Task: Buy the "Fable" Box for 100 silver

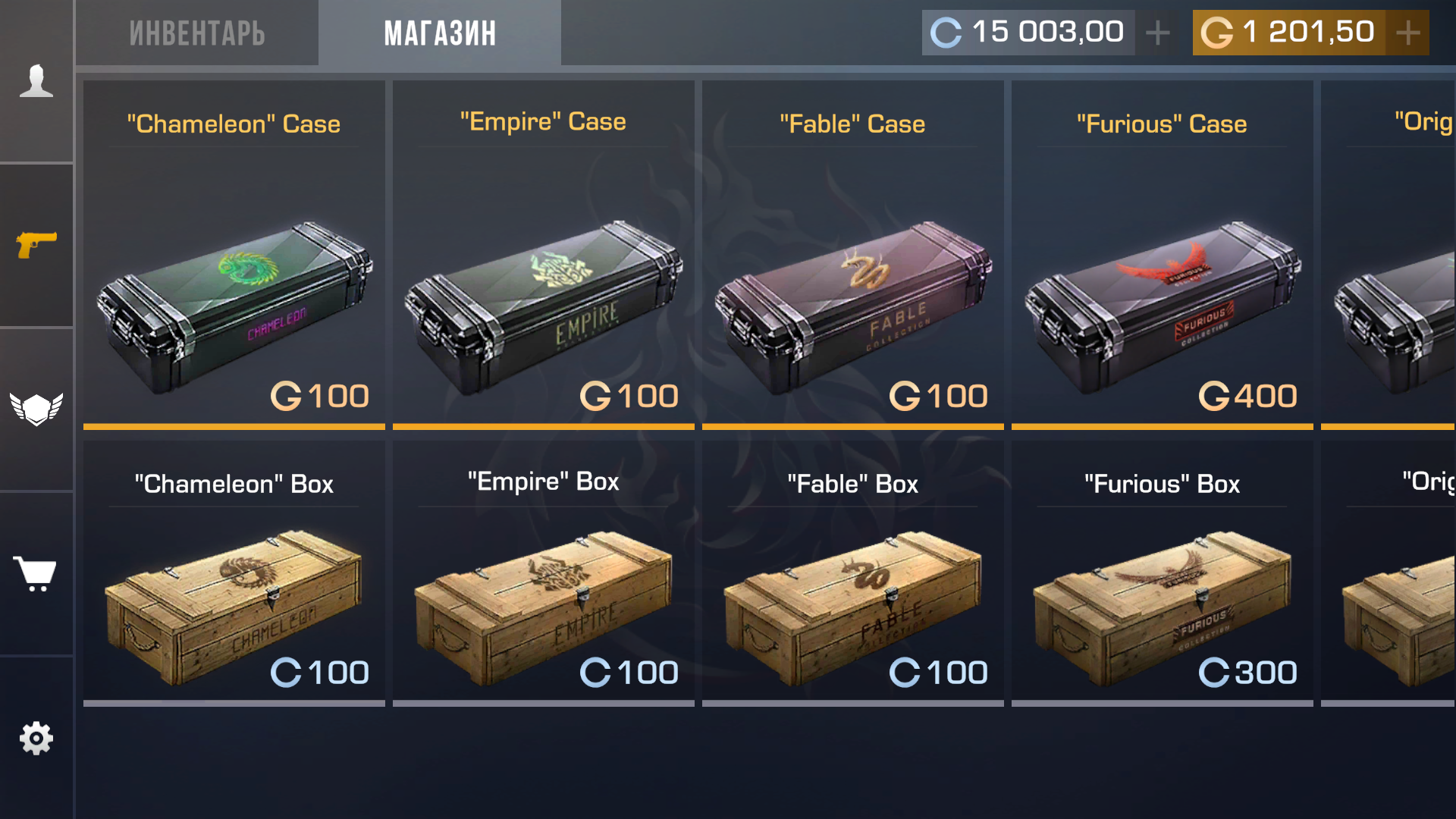Action: 853,573
